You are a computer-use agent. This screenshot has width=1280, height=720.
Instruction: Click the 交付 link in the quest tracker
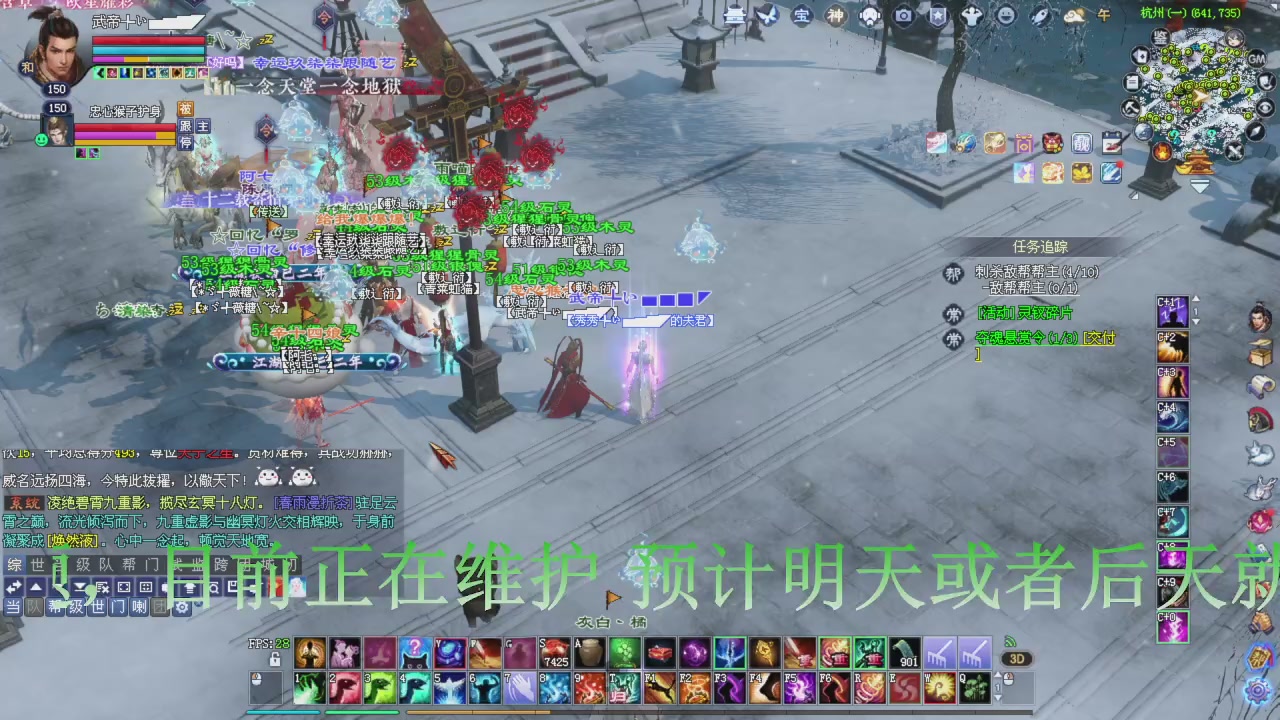1099,340
